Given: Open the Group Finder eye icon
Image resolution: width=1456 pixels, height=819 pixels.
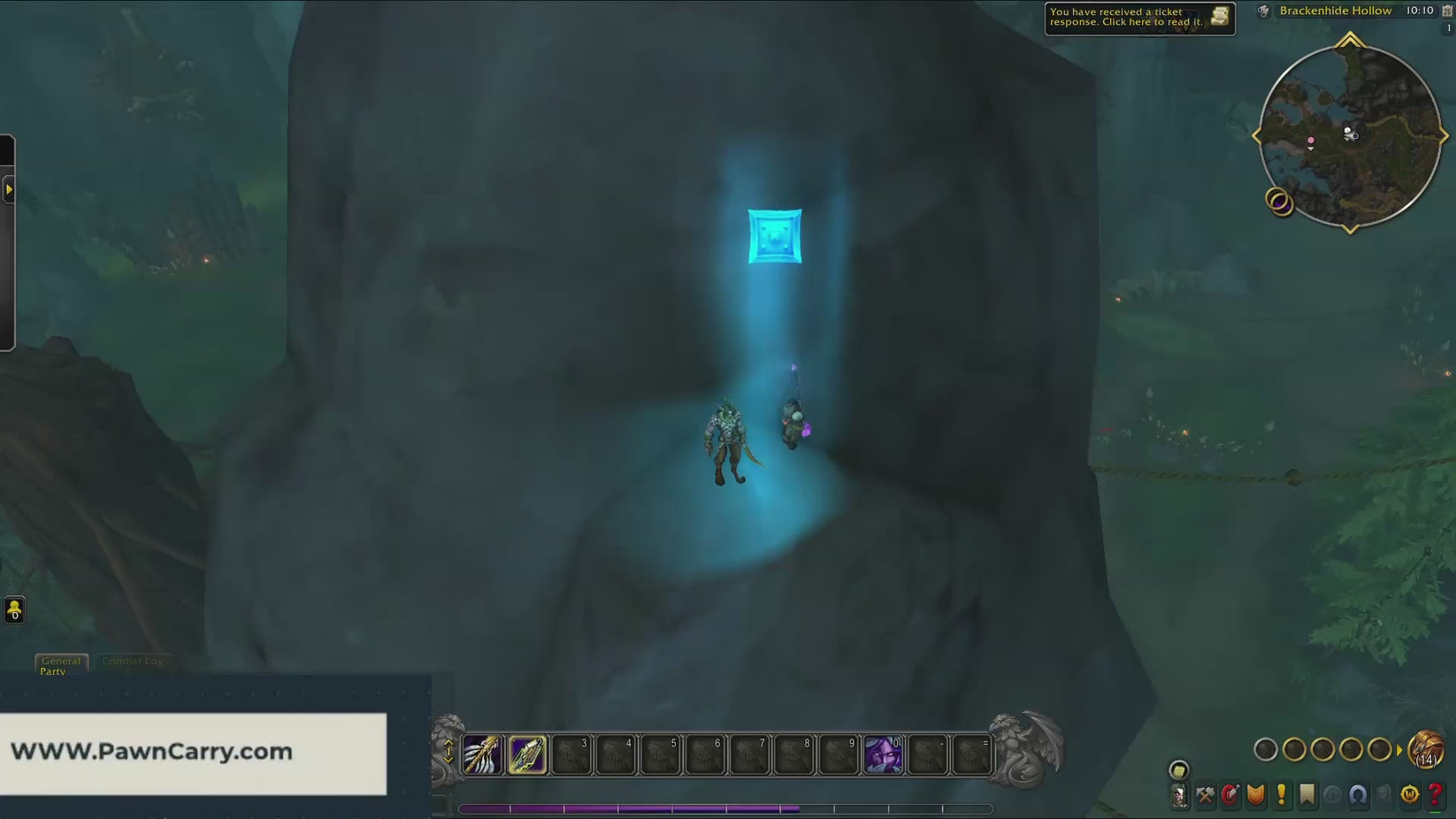Looking at the screenshot, I should pos(1331,794).
